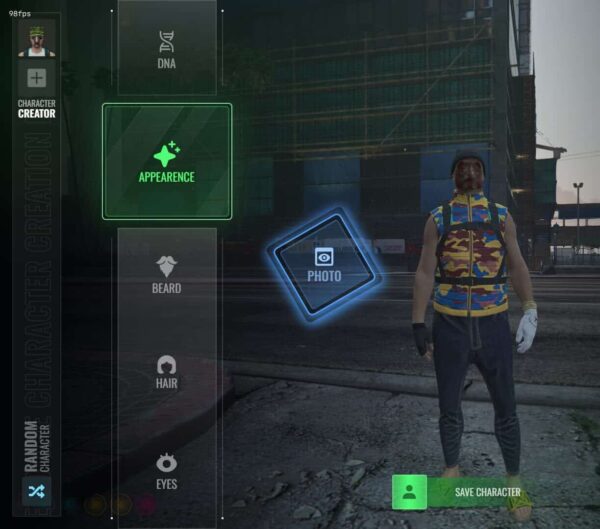Select the existing character portrait thumbnail
Viewport: 600px width, 529px height.
tap(37, 39)
